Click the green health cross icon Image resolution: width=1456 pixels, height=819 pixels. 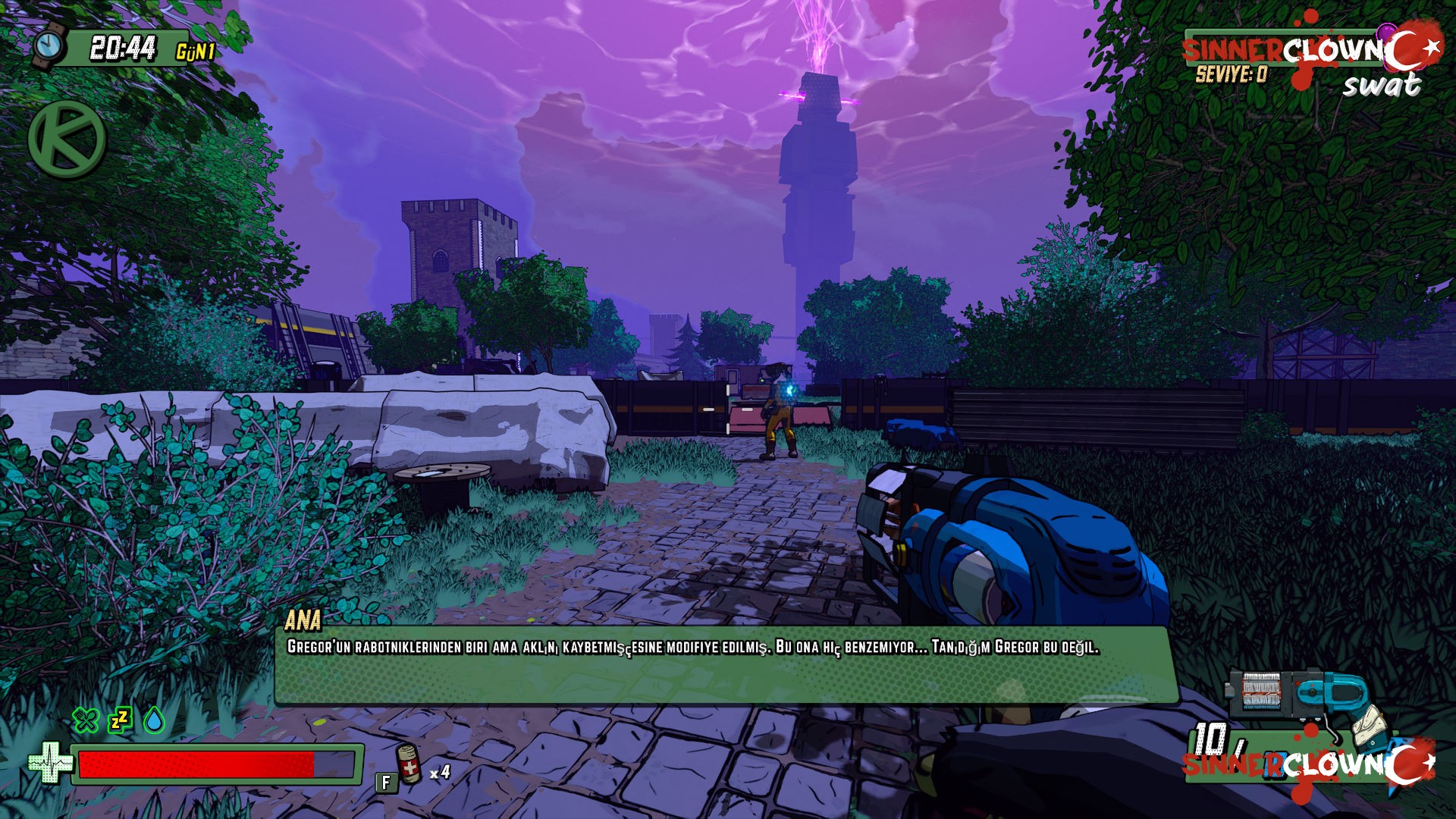[x=50, y=761]
